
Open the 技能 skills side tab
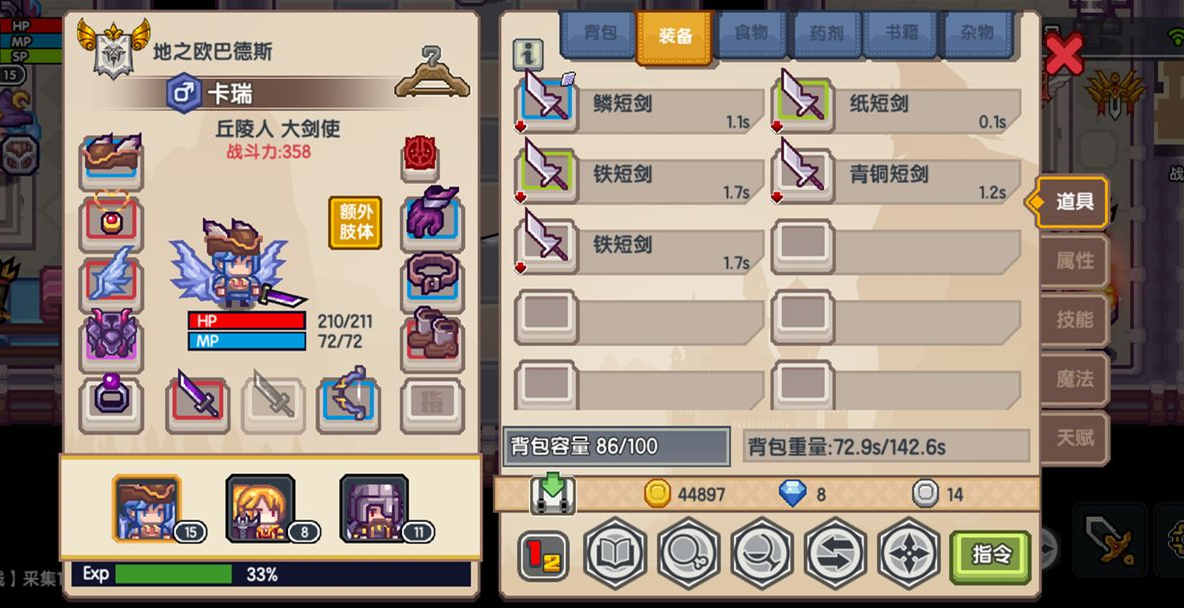(x=1075, y=320)
